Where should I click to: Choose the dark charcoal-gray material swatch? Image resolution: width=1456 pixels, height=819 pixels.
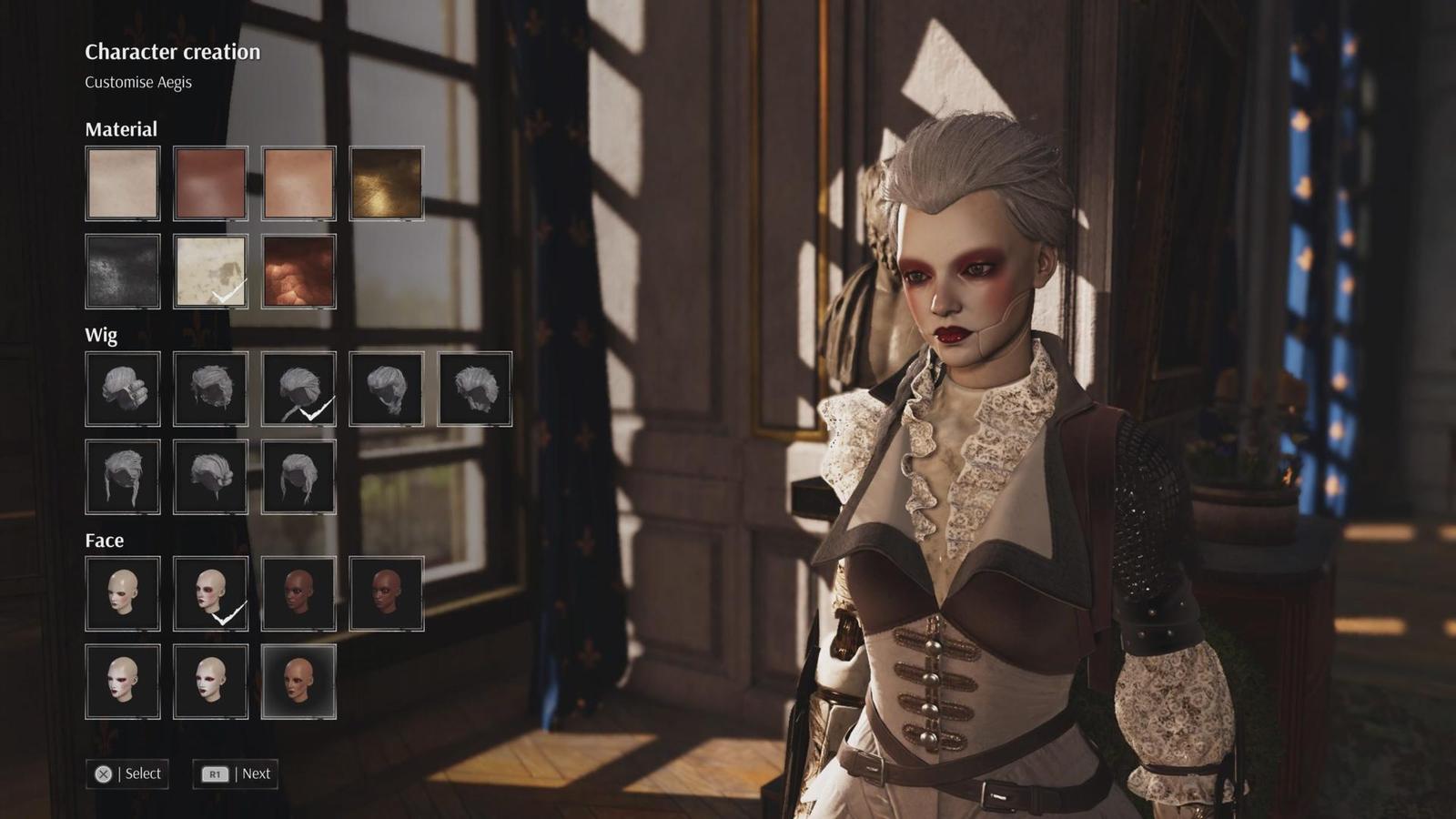pyautogui.click(x=123, y=271)
